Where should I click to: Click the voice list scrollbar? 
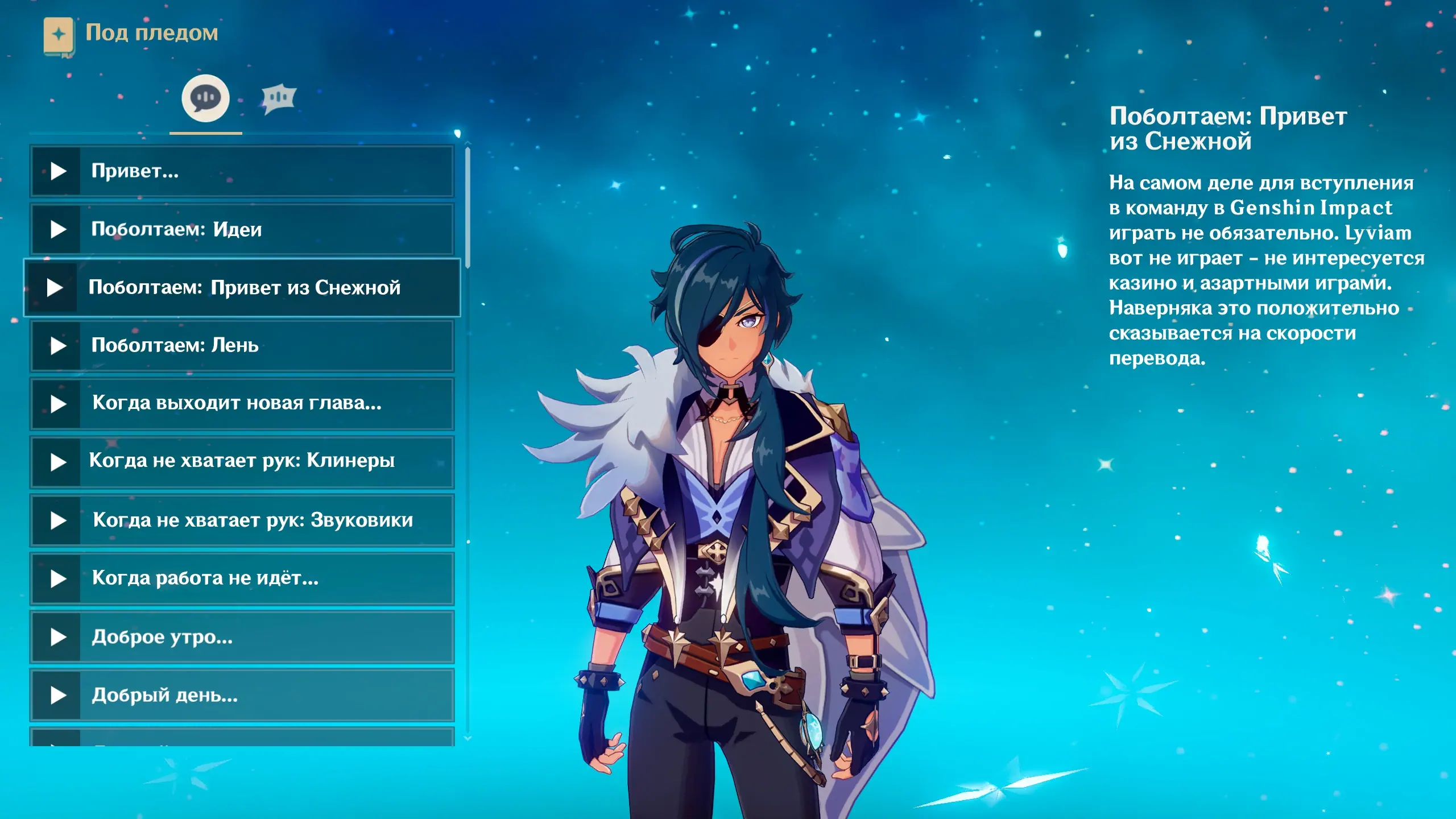pyautogui.click(x=468, y=208)
